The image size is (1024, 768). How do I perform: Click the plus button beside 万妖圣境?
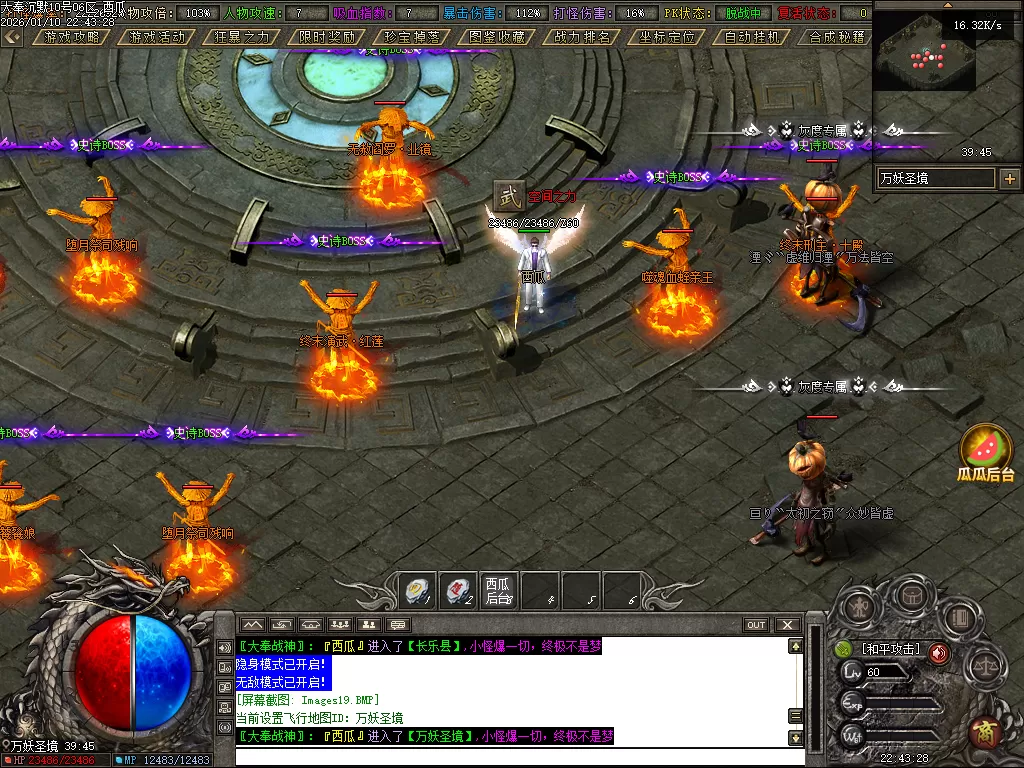coord(1009,179)
